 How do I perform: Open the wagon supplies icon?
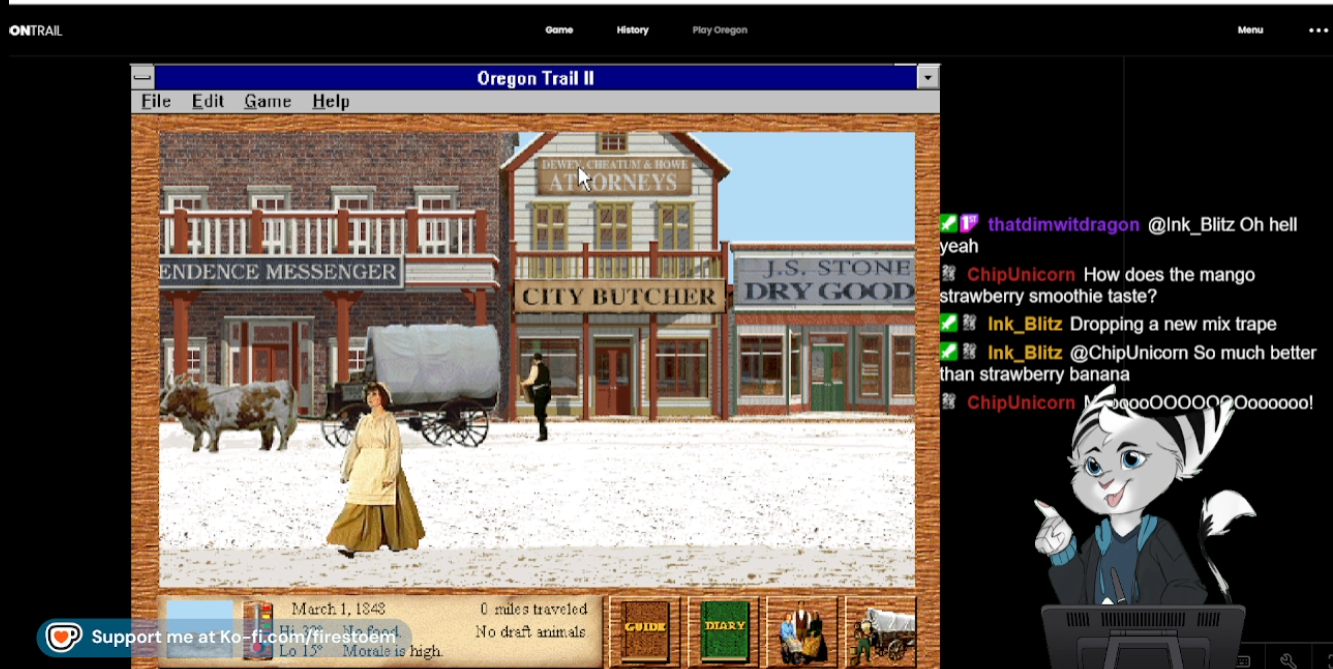[x=881, y=632]
